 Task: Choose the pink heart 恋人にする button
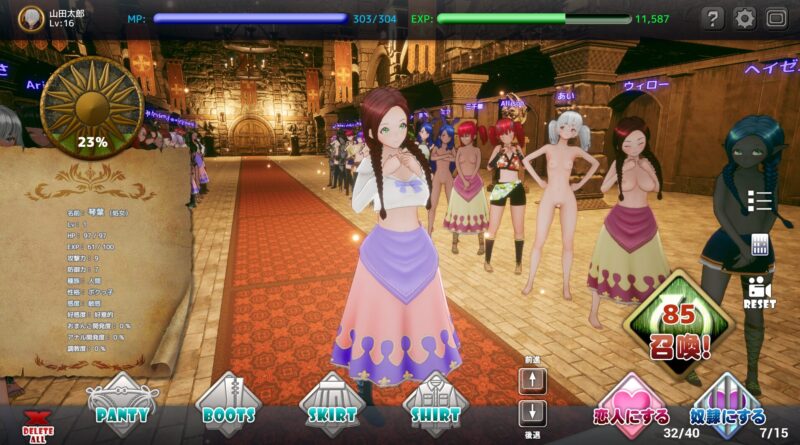(x=630, y=405)
